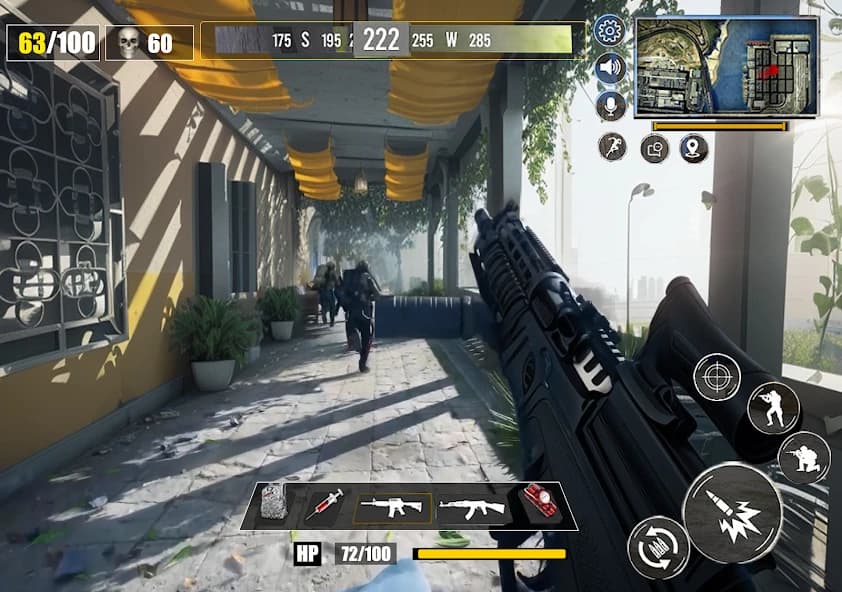Open the chat message bubbles icon
The width and height of the screenshot is (842, 592).
click(x=654, y=149)
